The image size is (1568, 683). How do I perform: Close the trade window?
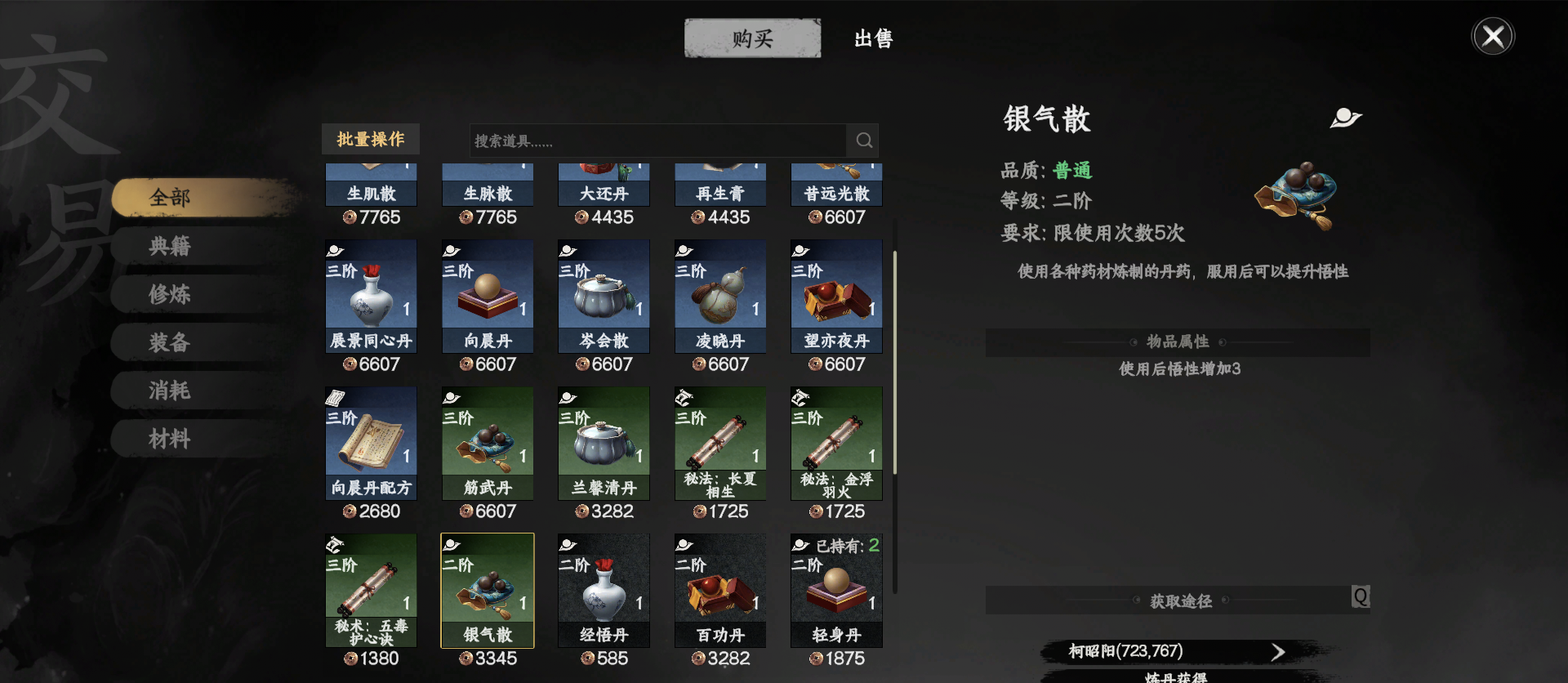point(1492,37)
